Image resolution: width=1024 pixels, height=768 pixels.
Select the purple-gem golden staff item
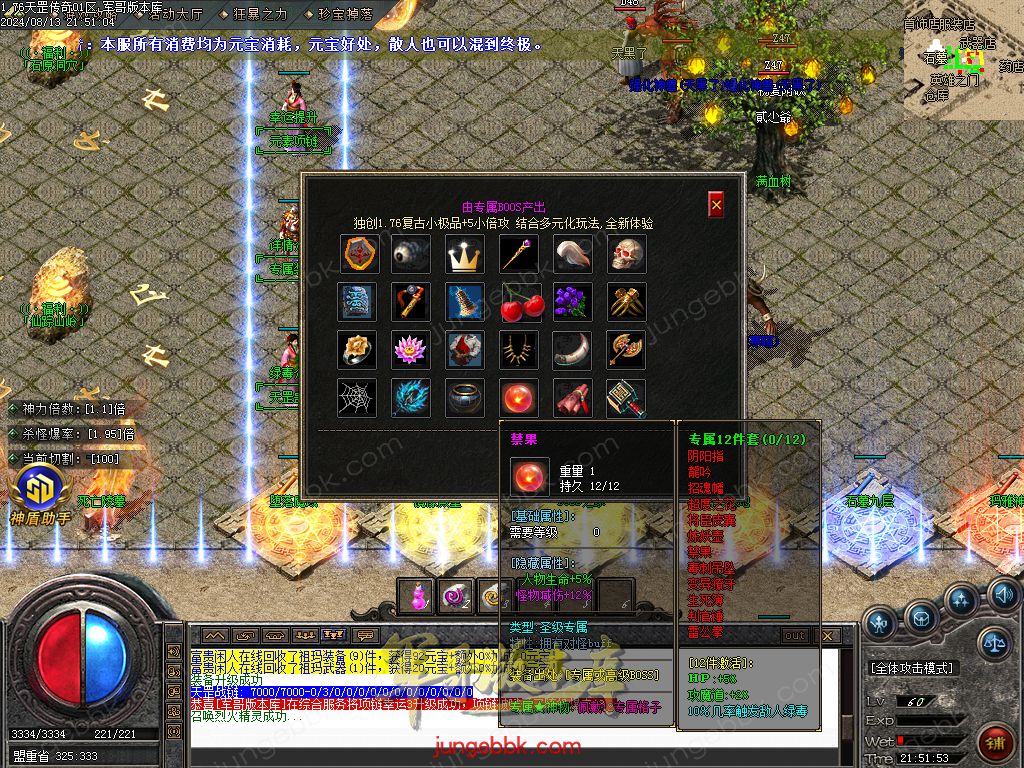[x=520, y=254]
